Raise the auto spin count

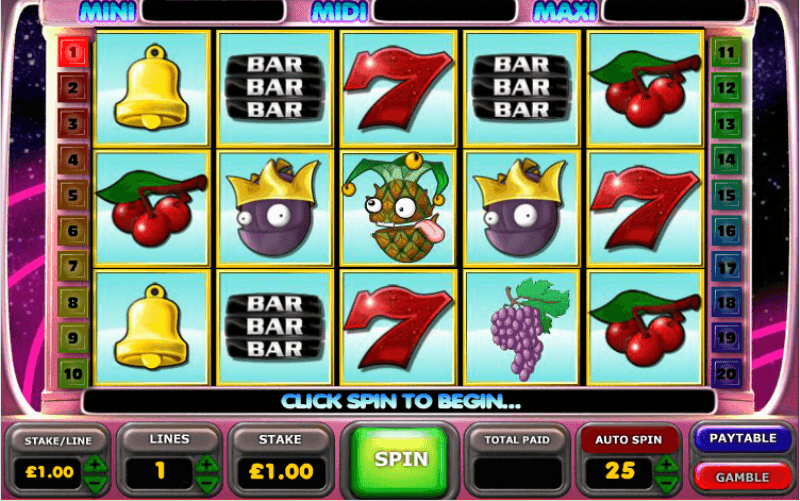click(x=667, y=463)
